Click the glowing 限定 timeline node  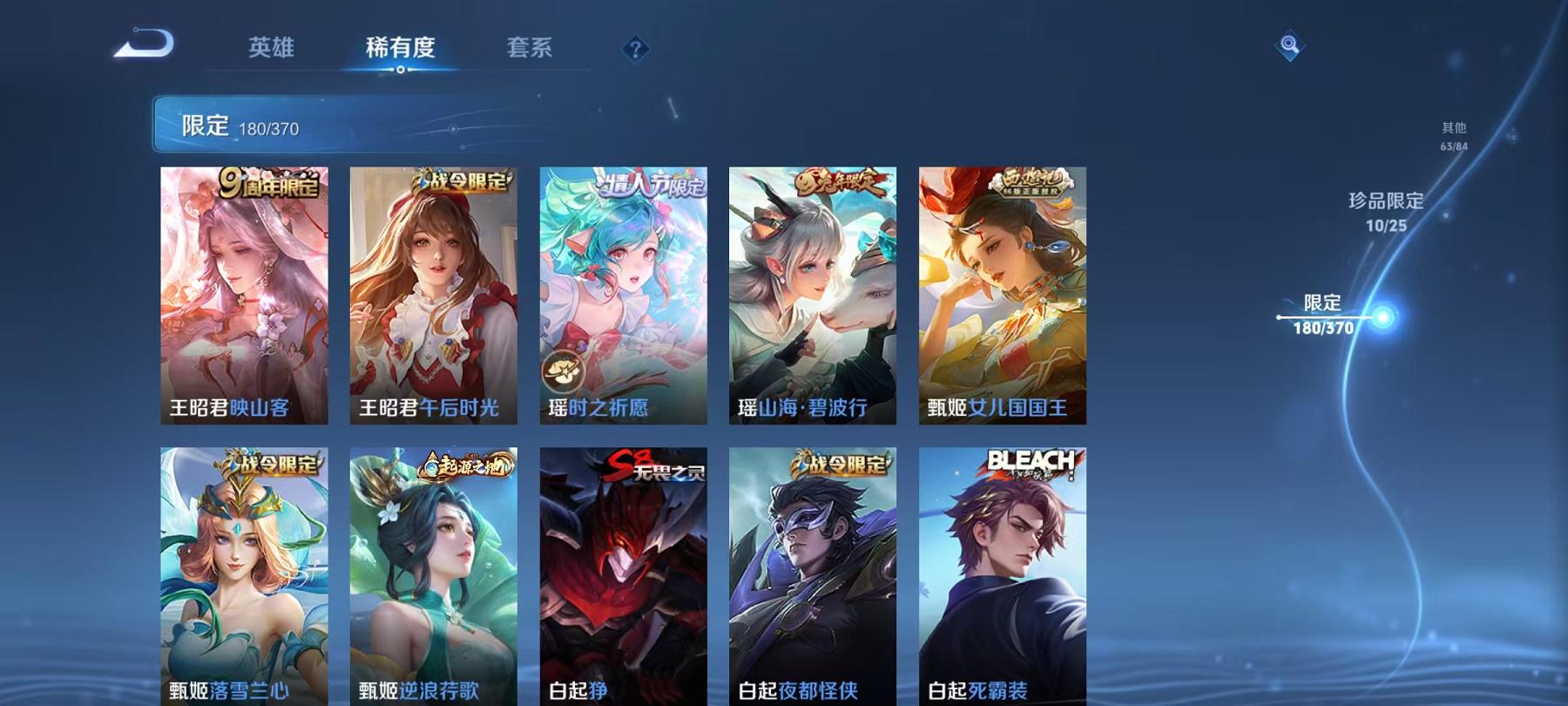[x=1381, y=319]
